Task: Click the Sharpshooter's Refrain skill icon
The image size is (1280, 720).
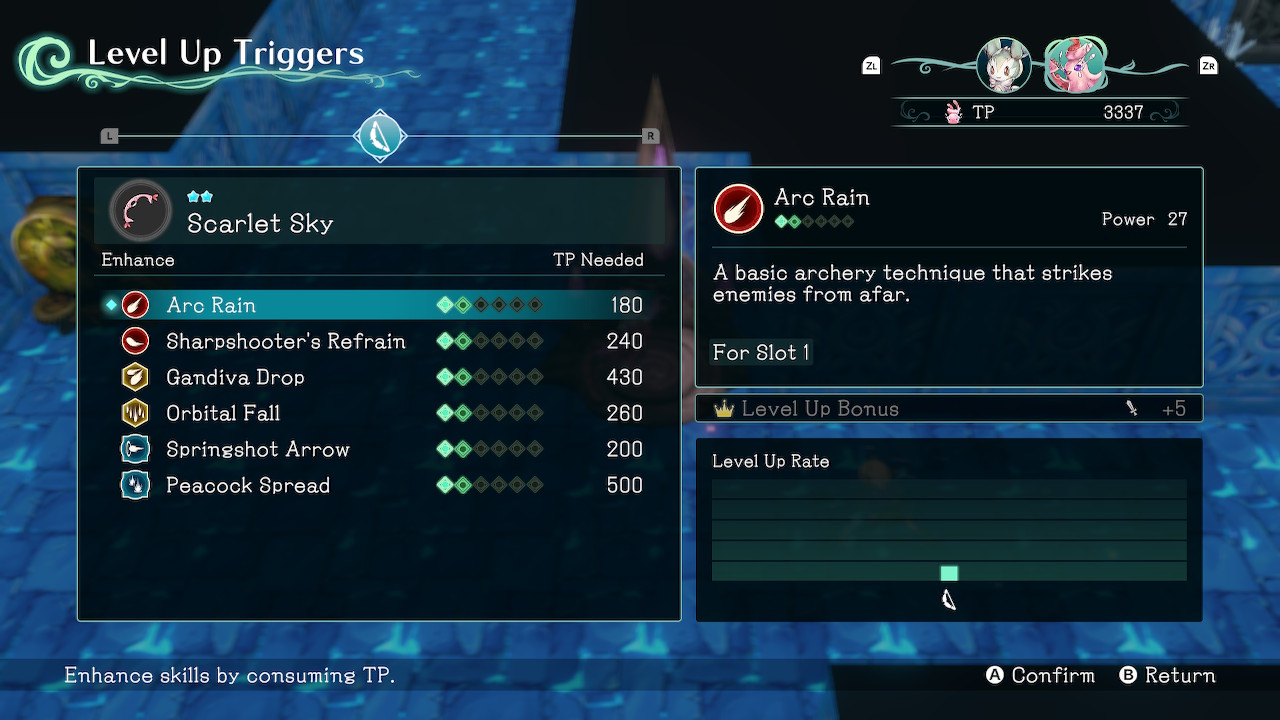Action: pos(135,340)
